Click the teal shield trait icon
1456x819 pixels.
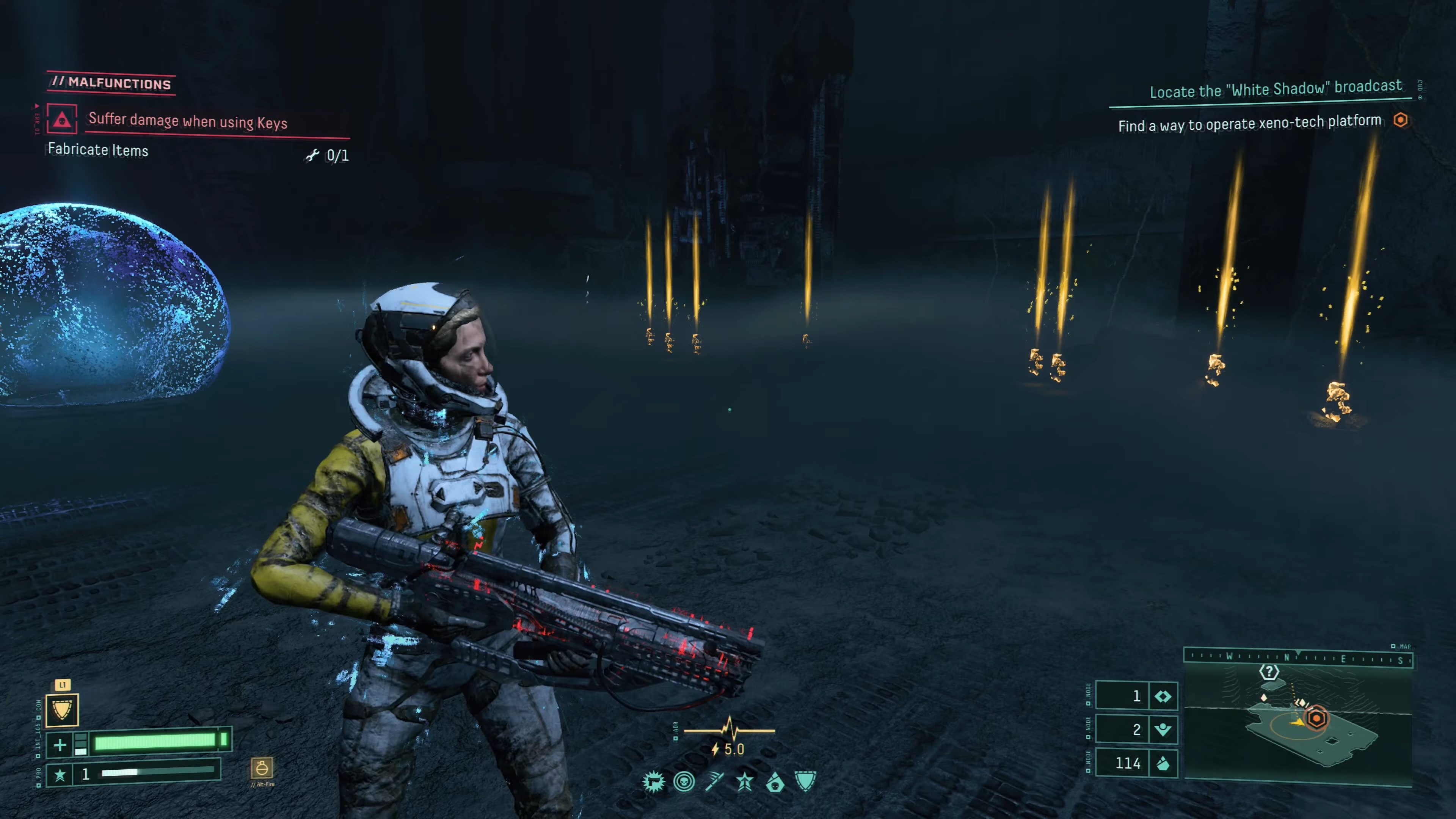point(805,782)
